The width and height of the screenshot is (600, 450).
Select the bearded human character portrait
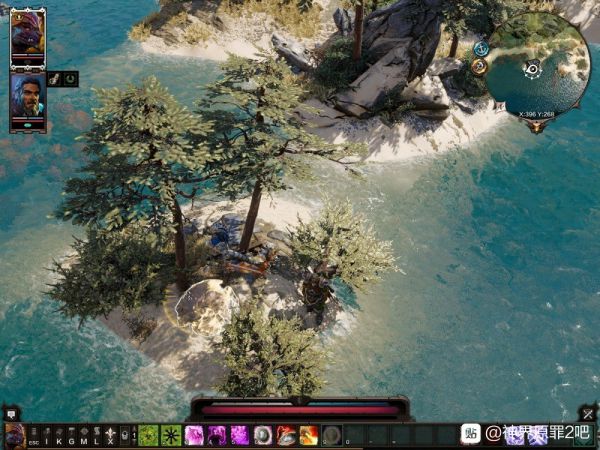point(27,97)
